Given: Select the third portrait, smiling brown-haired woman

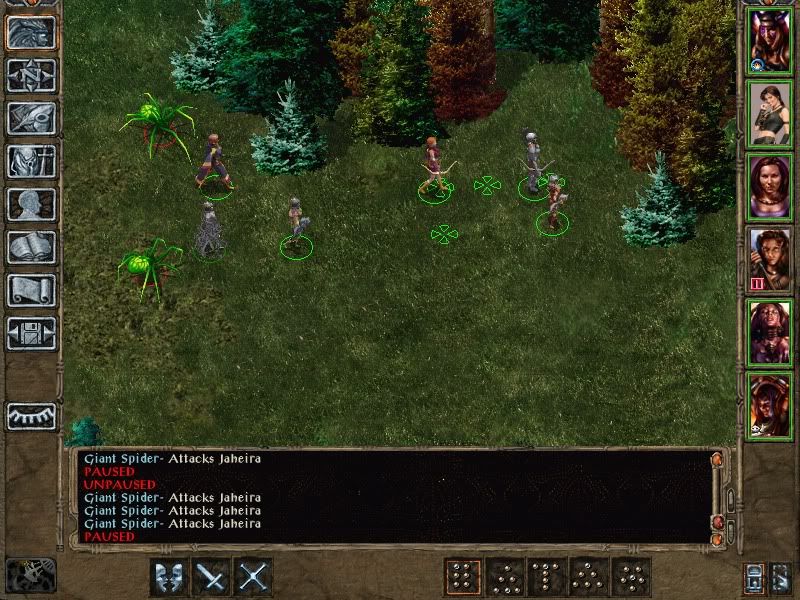Looking at the screenshot, I should (x=769, y=187).
